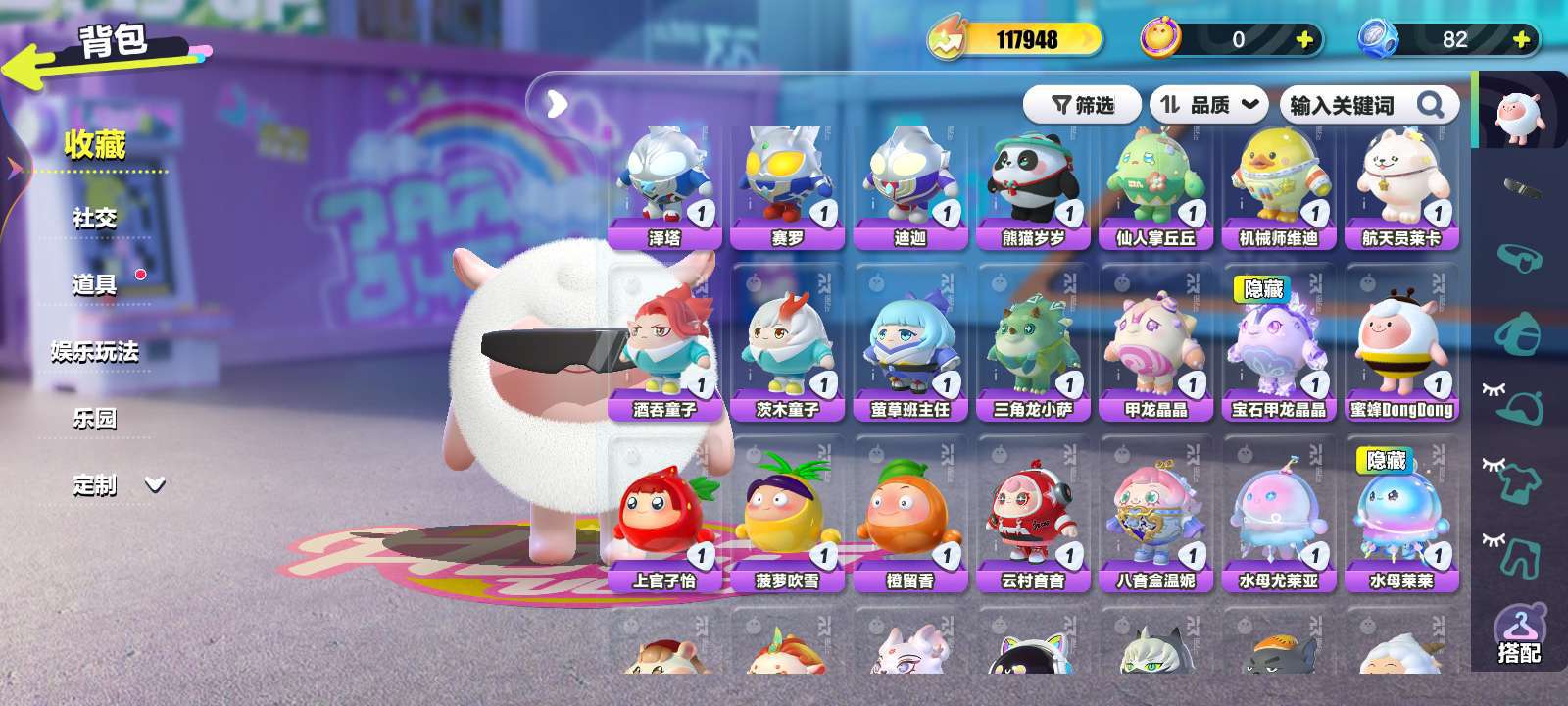Select the 航天员莱卡 costume card
This screenshot has height=706, width=1568.
coord(1401,188)
